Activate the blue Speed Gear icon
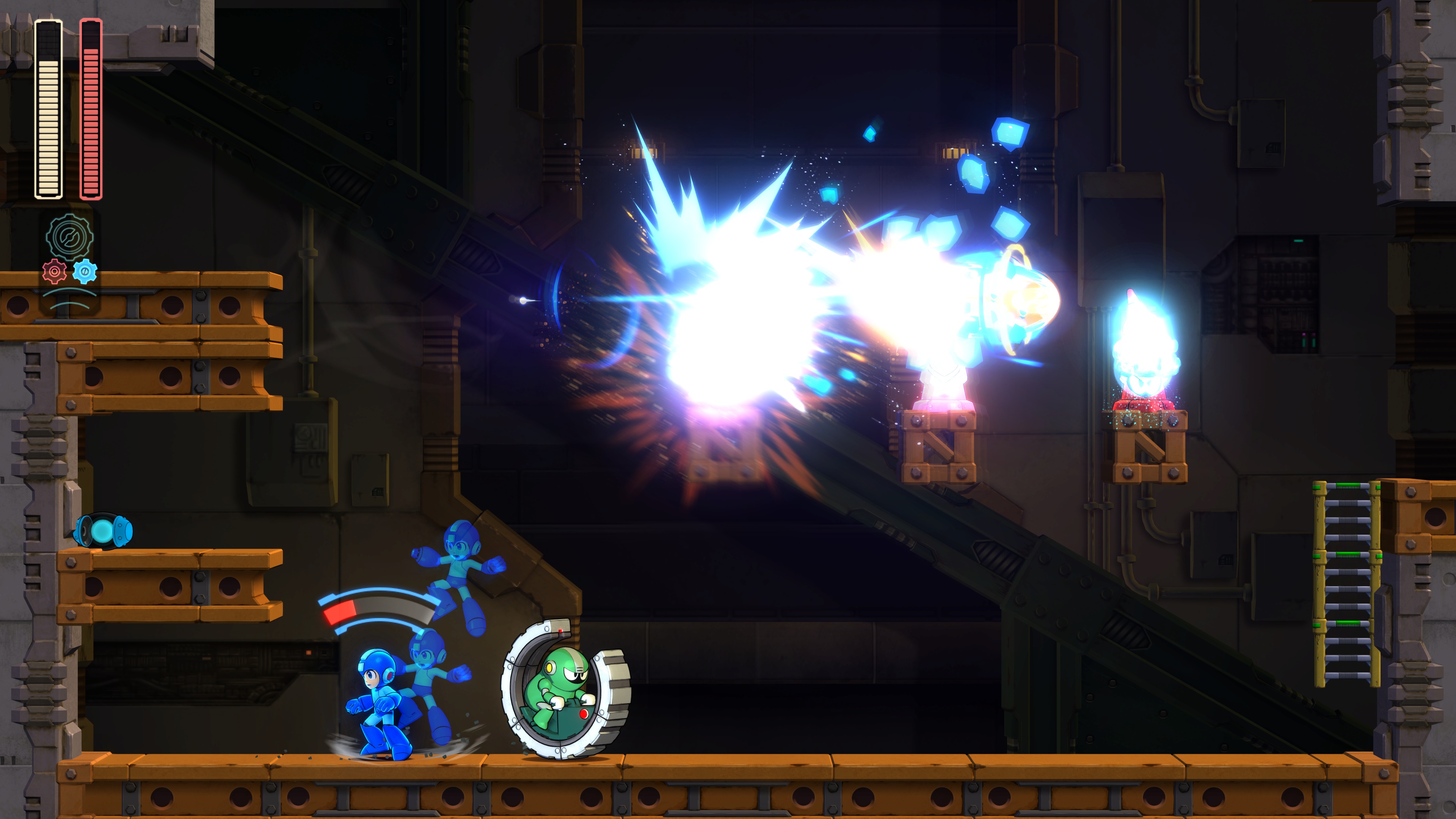1456x819 pixels. pyautogui.click(x=85, y=271)
